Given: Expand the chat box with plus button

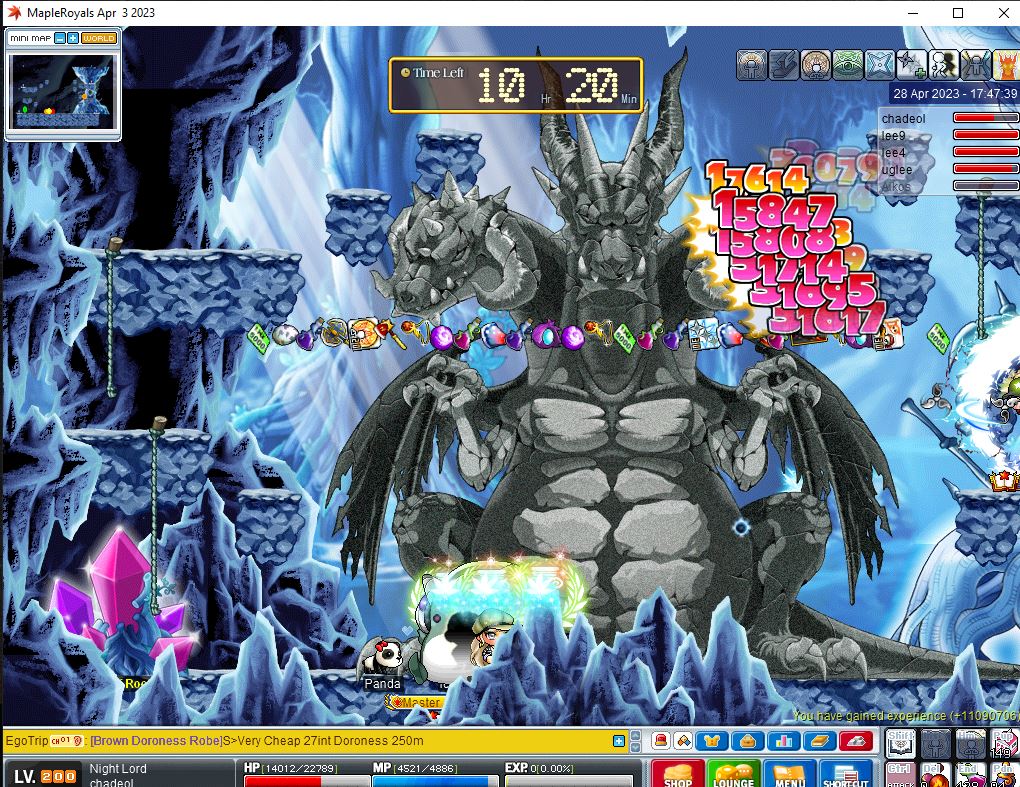Looking at the screenshot, I should (x=619, y=741).
